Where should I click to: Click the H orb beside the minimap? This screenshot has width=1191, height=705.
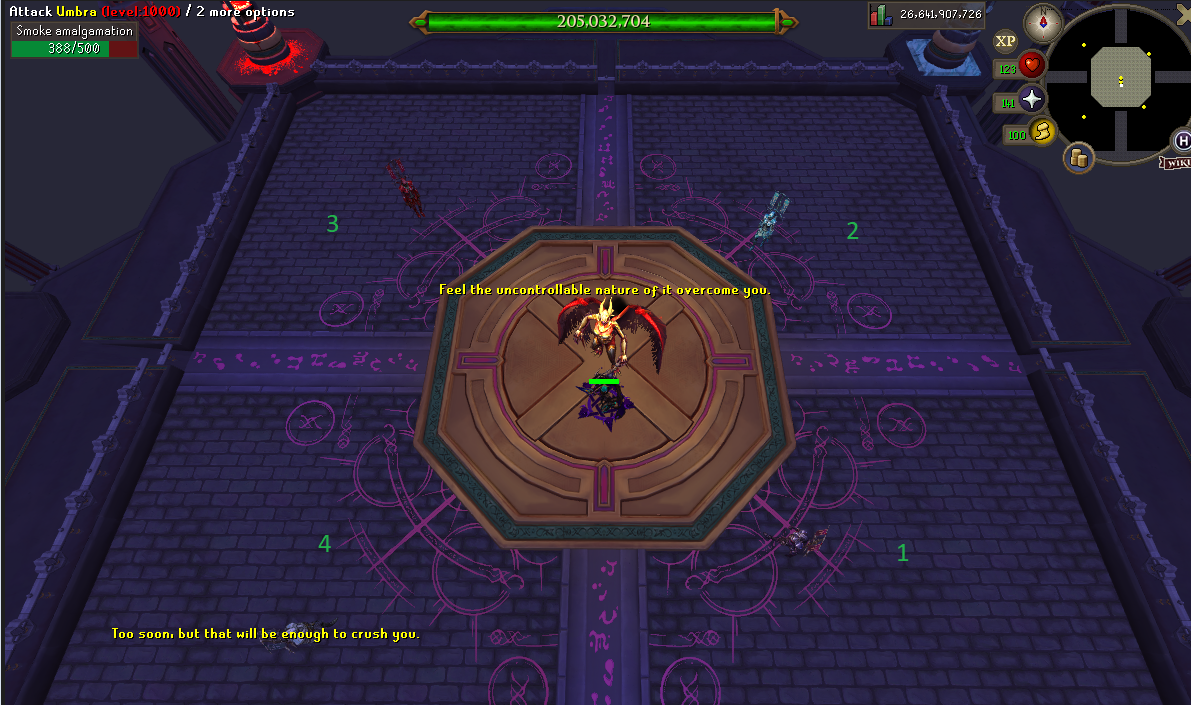tap(1183, 140)
